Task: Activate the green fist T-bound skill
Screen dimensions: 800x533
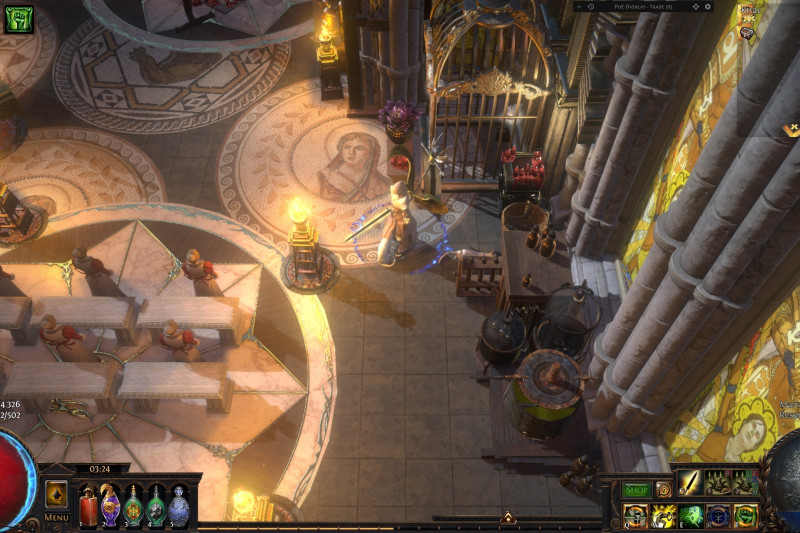Action: coord(745,515)
